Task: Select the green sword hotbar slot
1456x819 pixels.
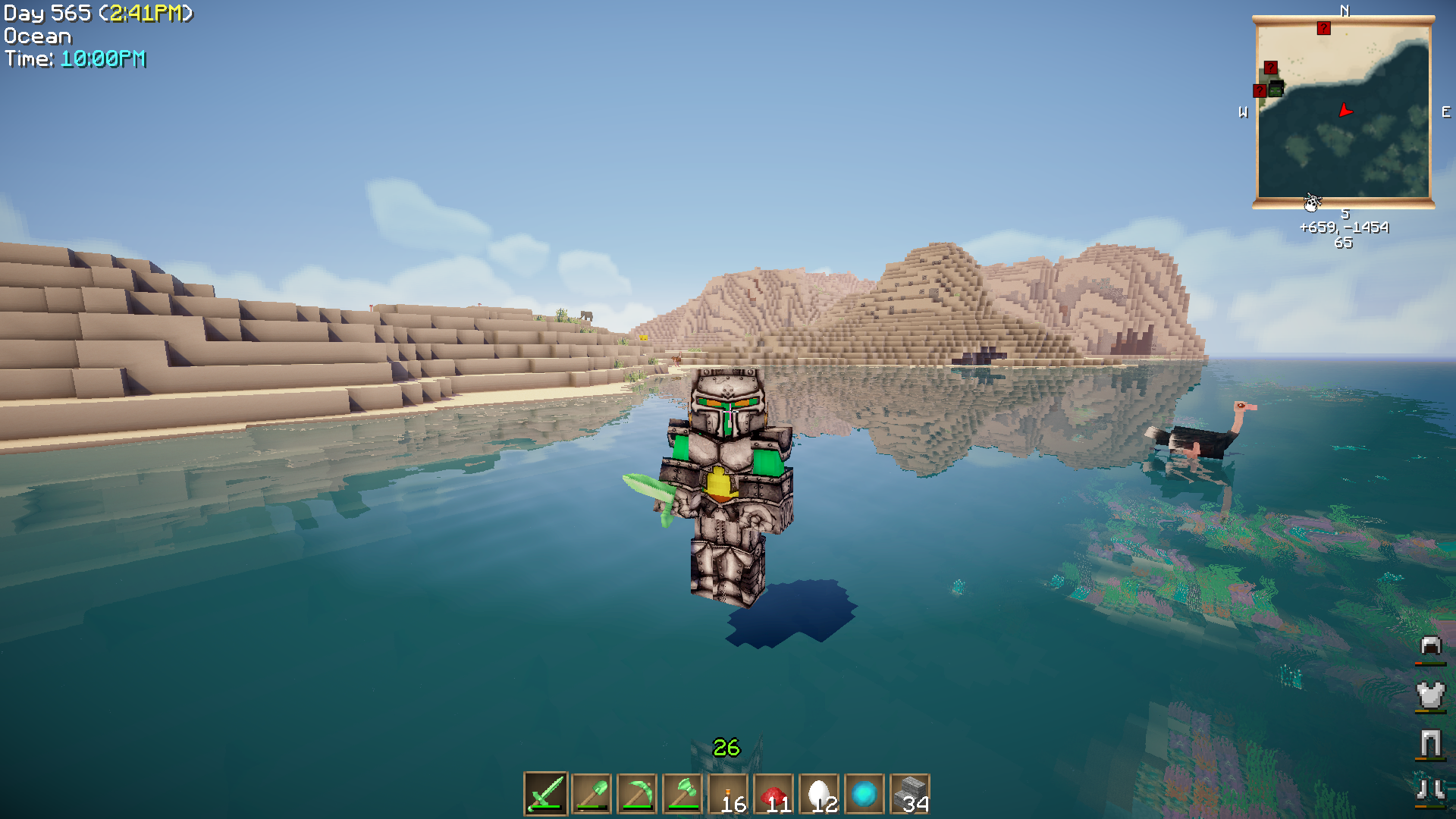Action: click(545, 794)
